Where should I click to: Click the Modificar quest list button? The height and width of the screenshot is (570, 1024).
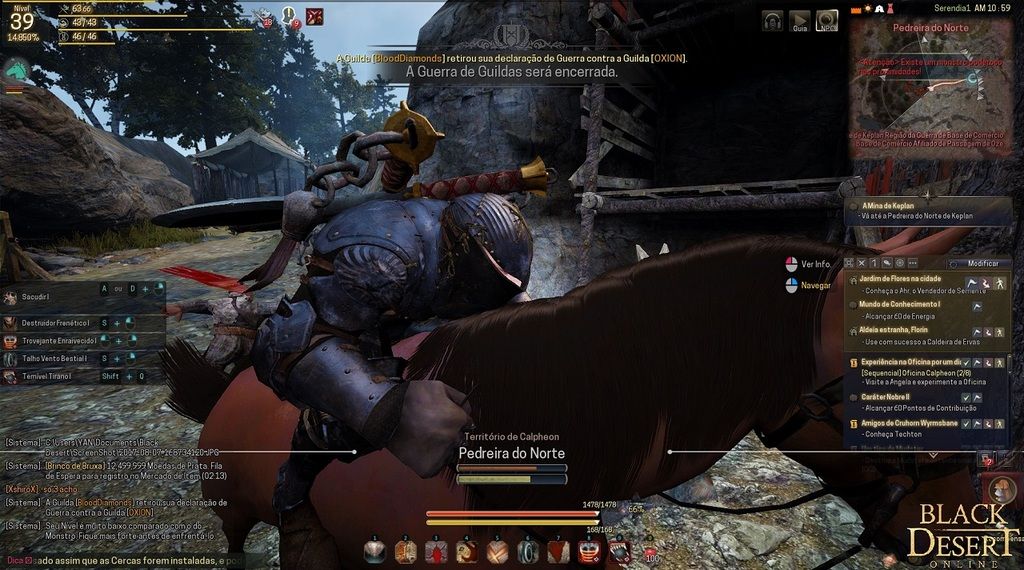point(977,263)
